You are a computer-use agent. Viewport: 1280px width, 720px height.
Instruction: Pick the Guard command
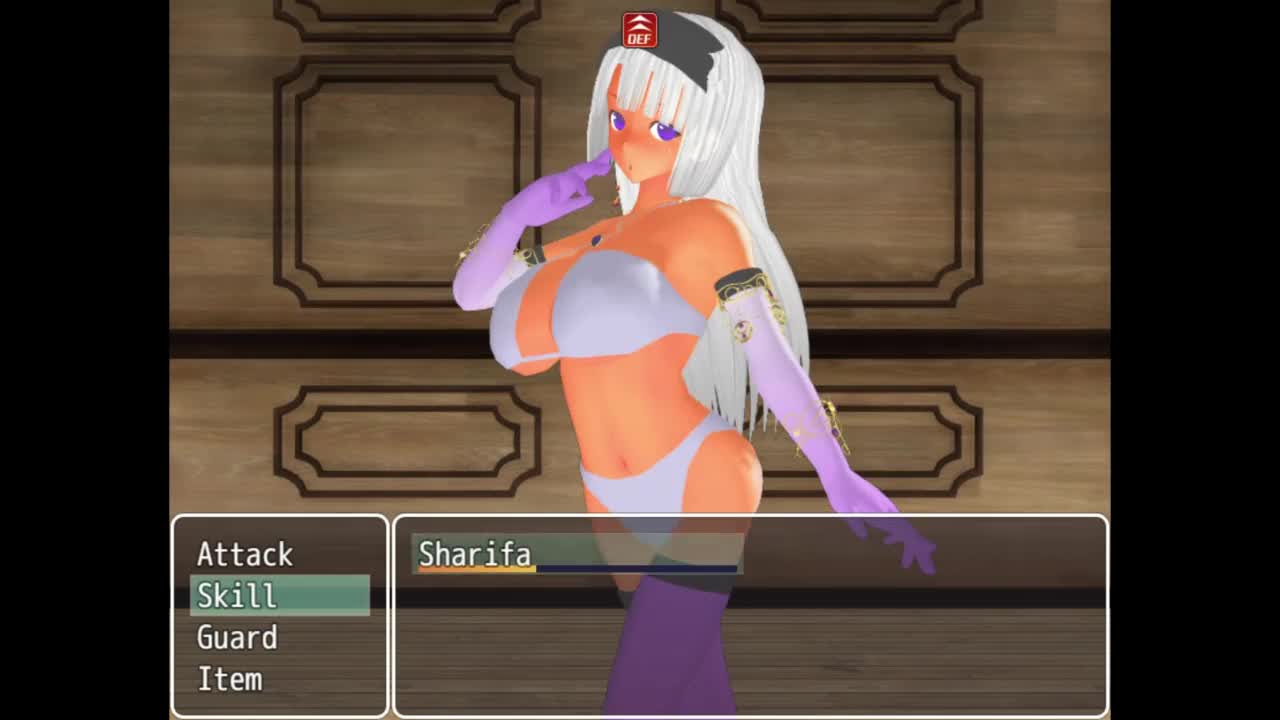(x=237, y=638)
